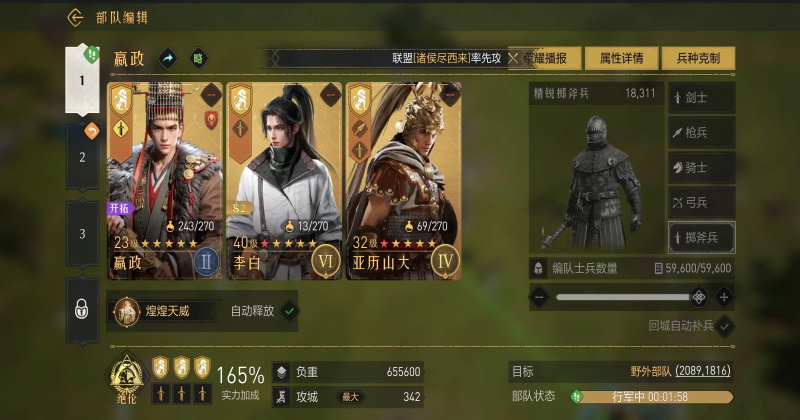The height and width of the screenshot is (420, 800).
Task: Select the 亚历山大 hero card
Action: pyautogui.click(x=403, y=180)
